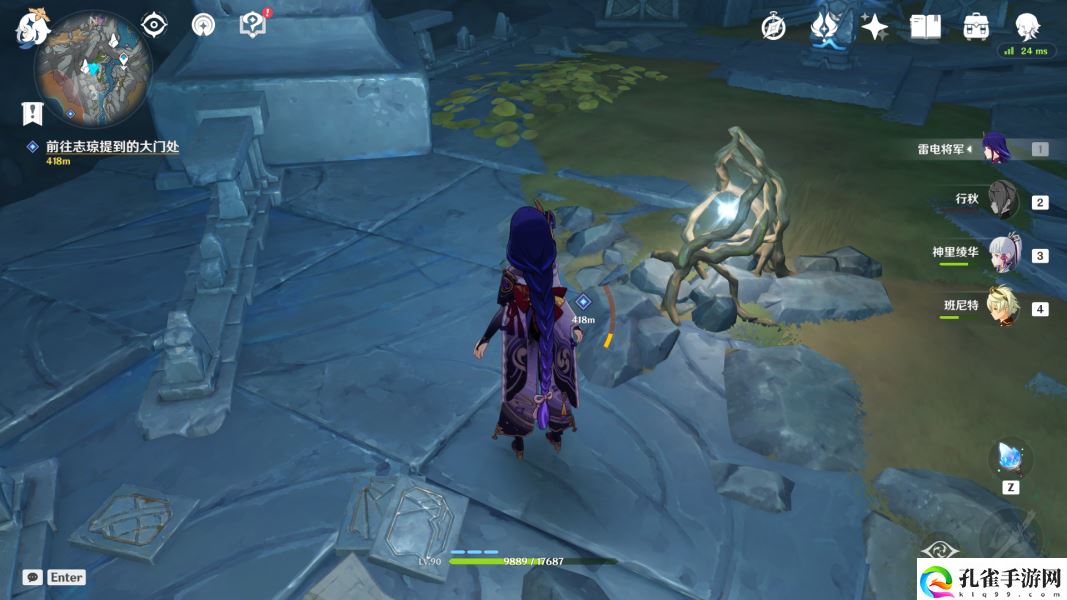This screenshot has width=1067, height=600.
Task: Switch to party member 神里绫华
Action: click(1003, 254)
